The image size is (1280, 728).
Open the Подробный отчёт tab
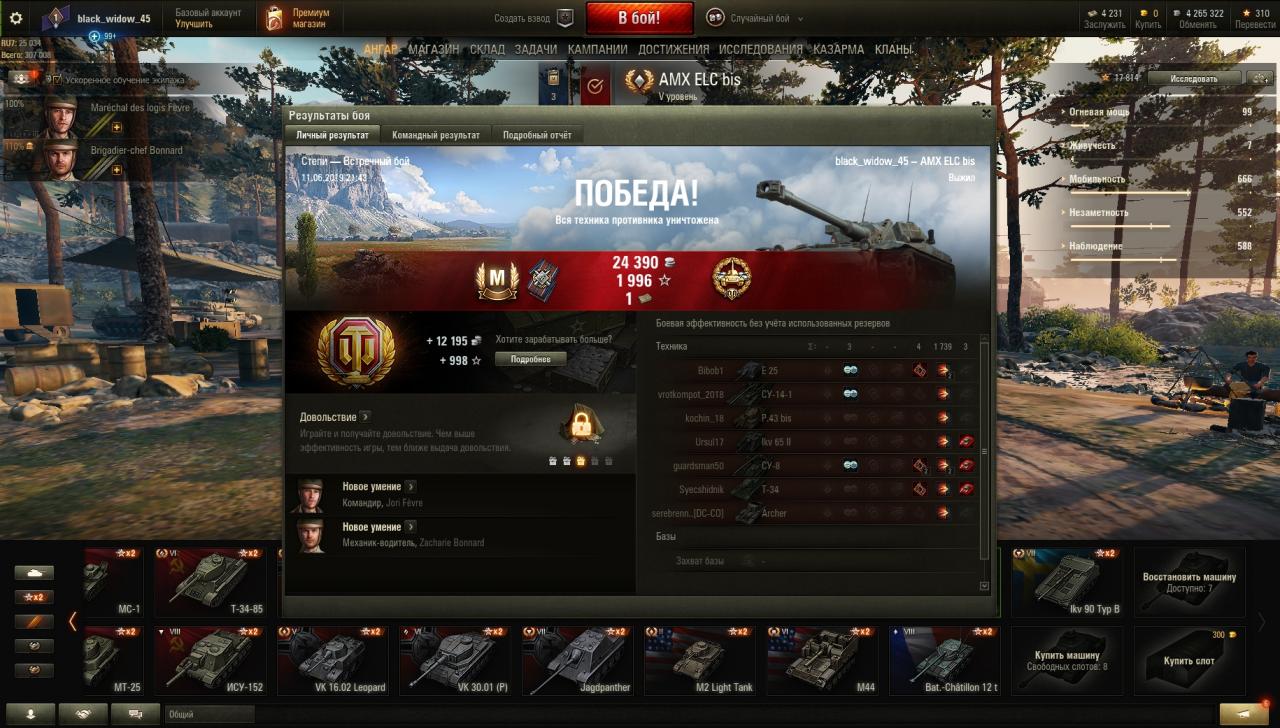(537, 135)
